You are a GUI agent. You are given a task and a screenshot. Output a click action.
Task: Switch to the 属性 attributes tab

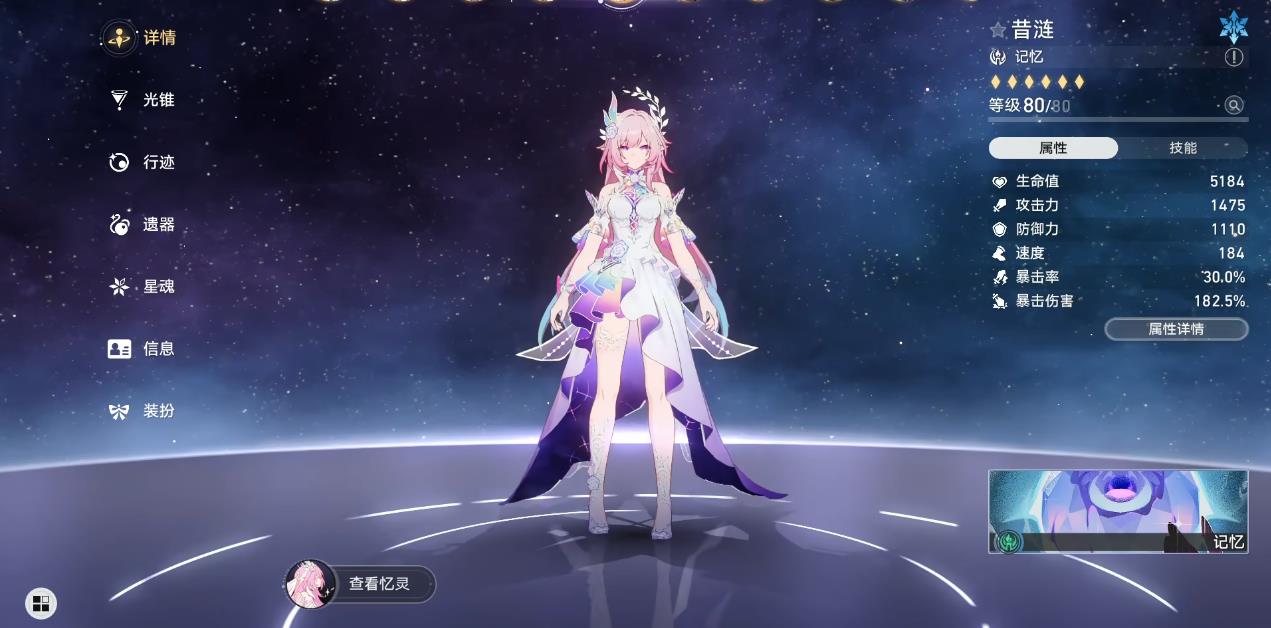click(x=1053, y=148)
